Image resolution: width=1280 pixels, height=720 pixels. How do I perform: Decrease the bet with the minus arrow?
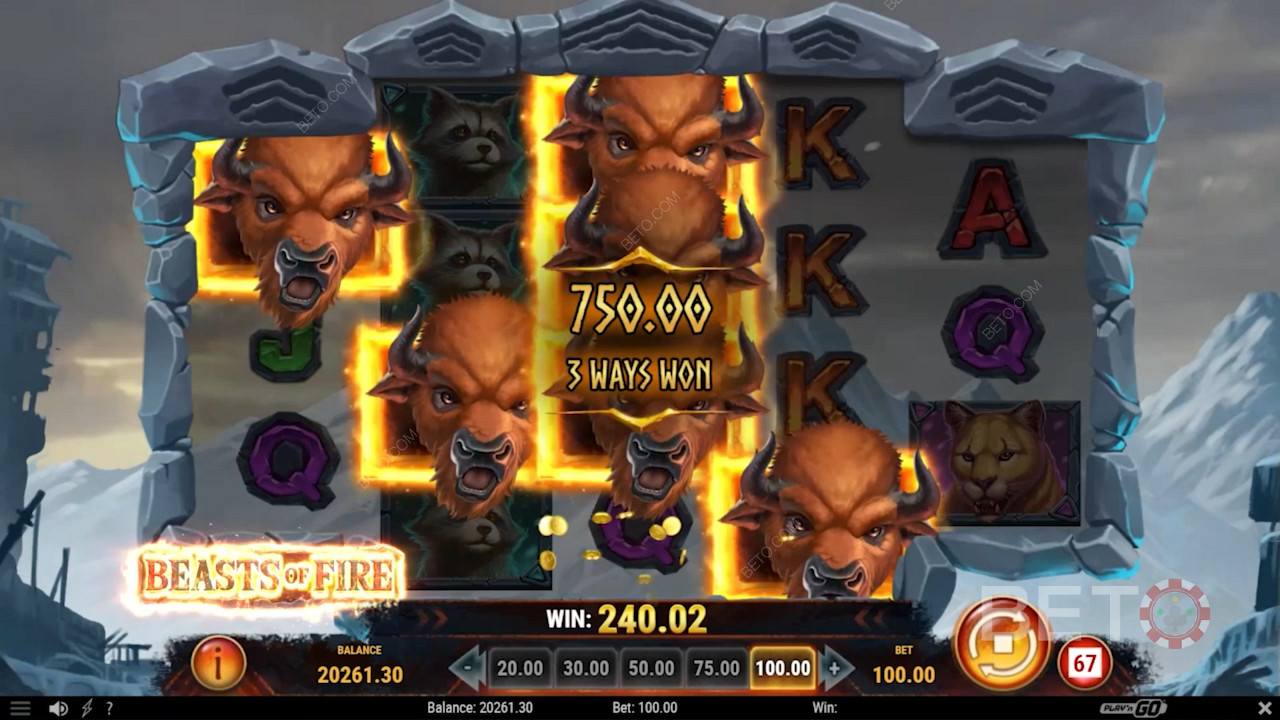pyautogui.click(x=467, y=668)
